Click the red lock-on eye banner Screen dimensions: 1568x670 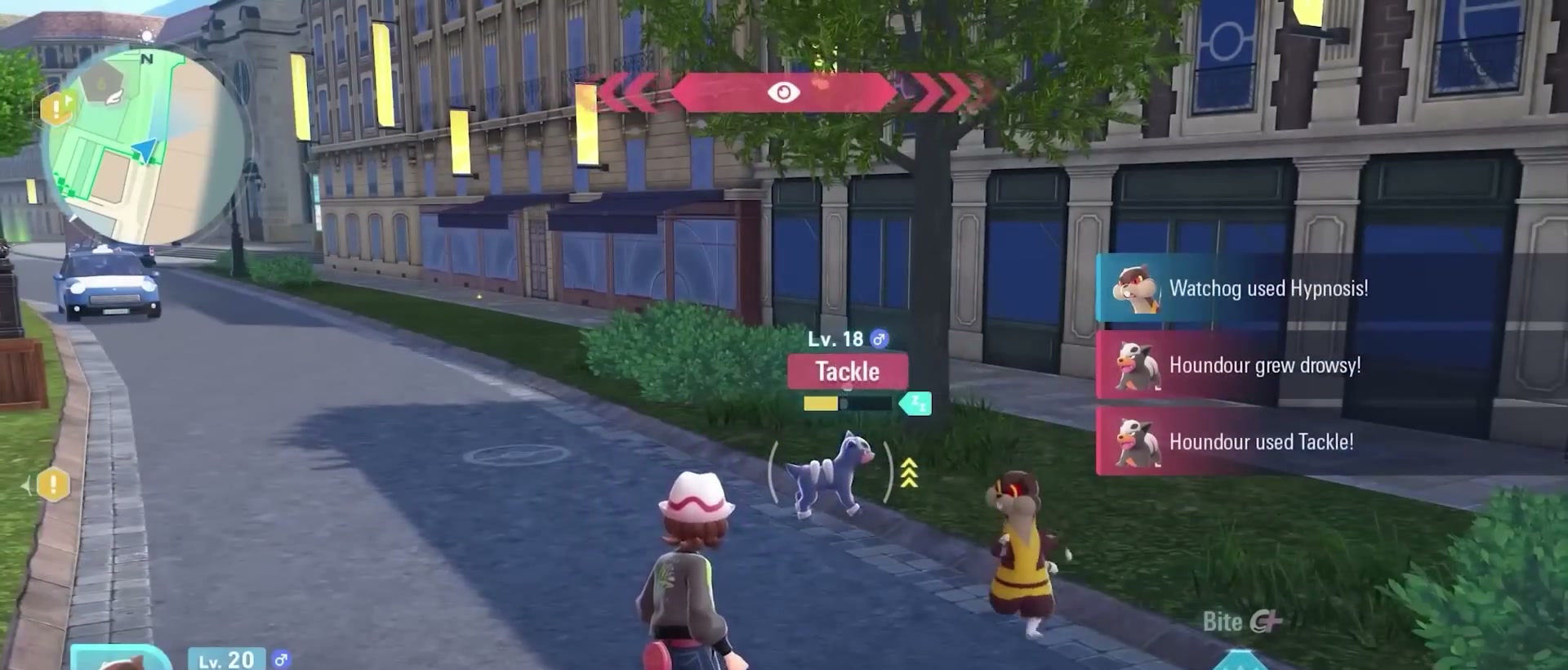pos(784,92)
